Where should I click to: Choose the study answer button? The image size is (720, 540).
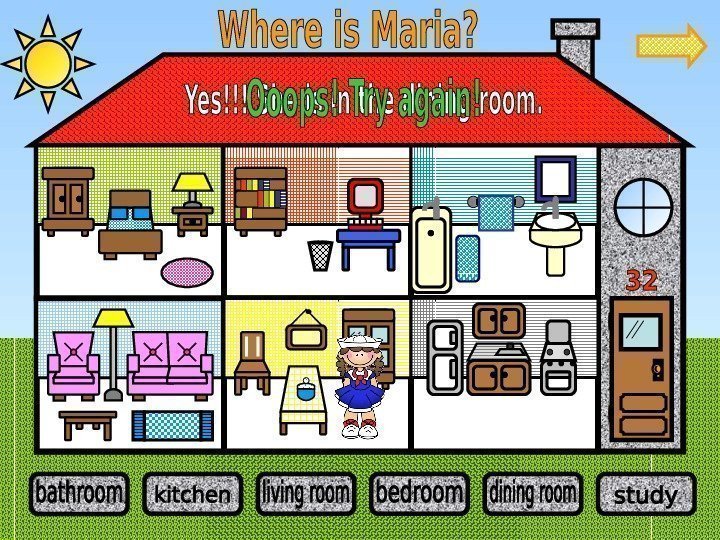(645, 495)
